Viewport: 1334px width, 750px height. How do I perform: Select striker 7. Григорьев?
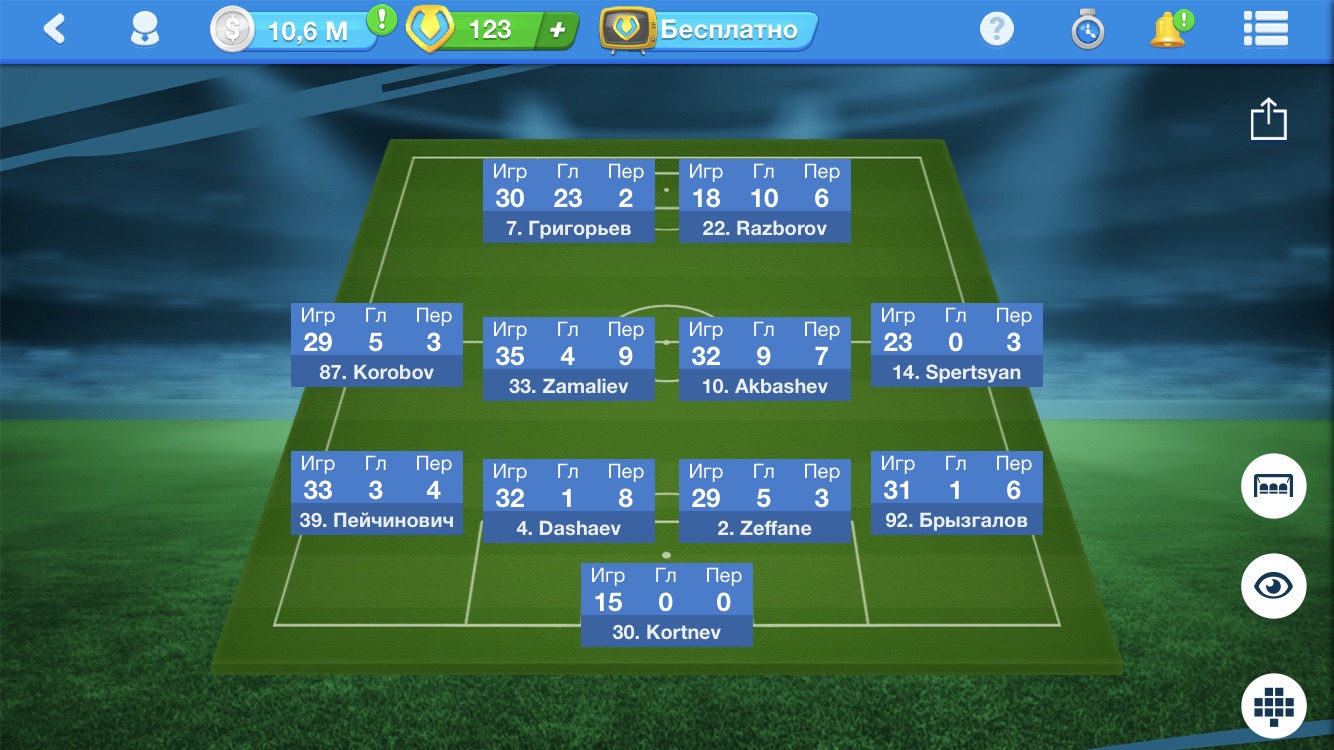pos(568,200)
